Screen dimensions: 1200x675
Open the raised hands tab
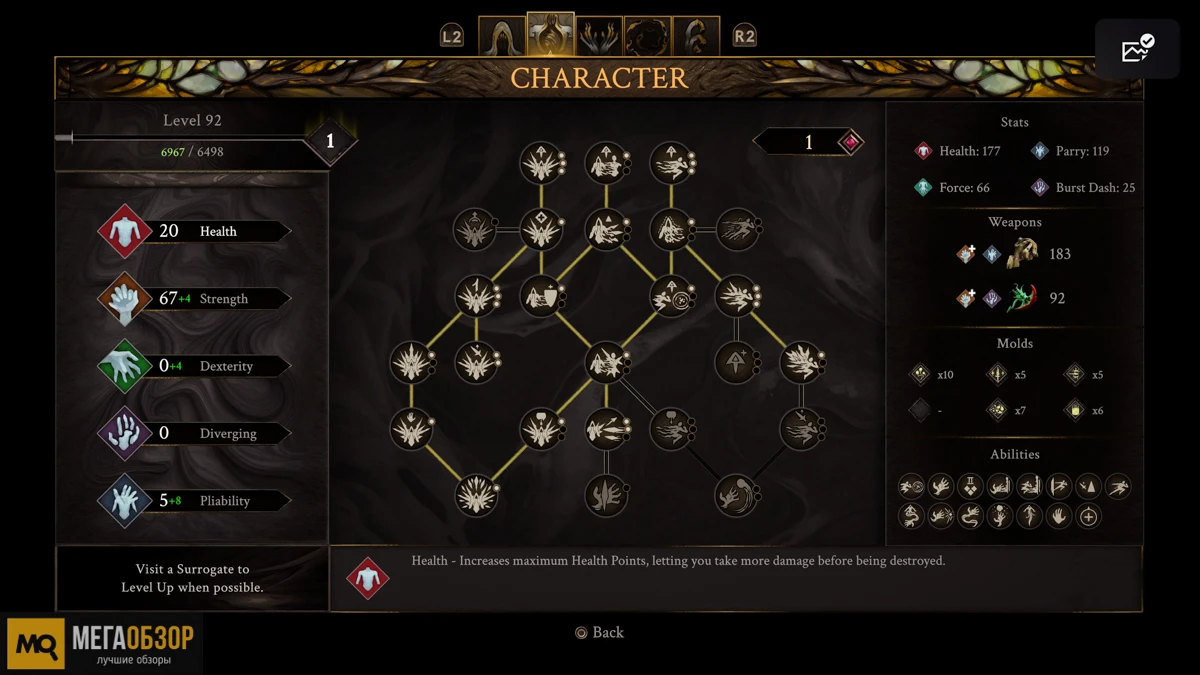click(599, 37)
